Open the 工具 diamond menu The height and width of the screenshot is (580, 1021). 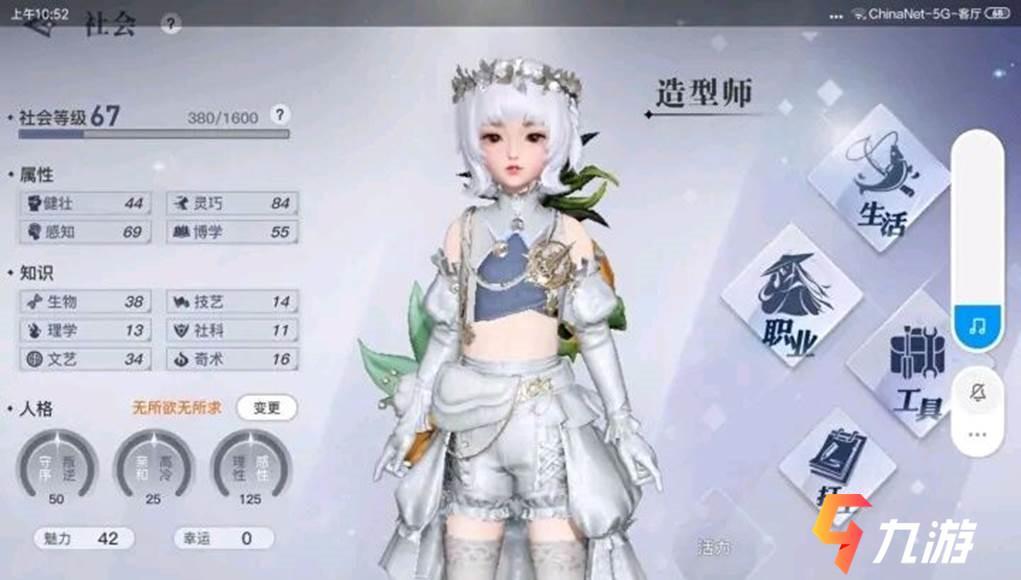tap(912, 370)
